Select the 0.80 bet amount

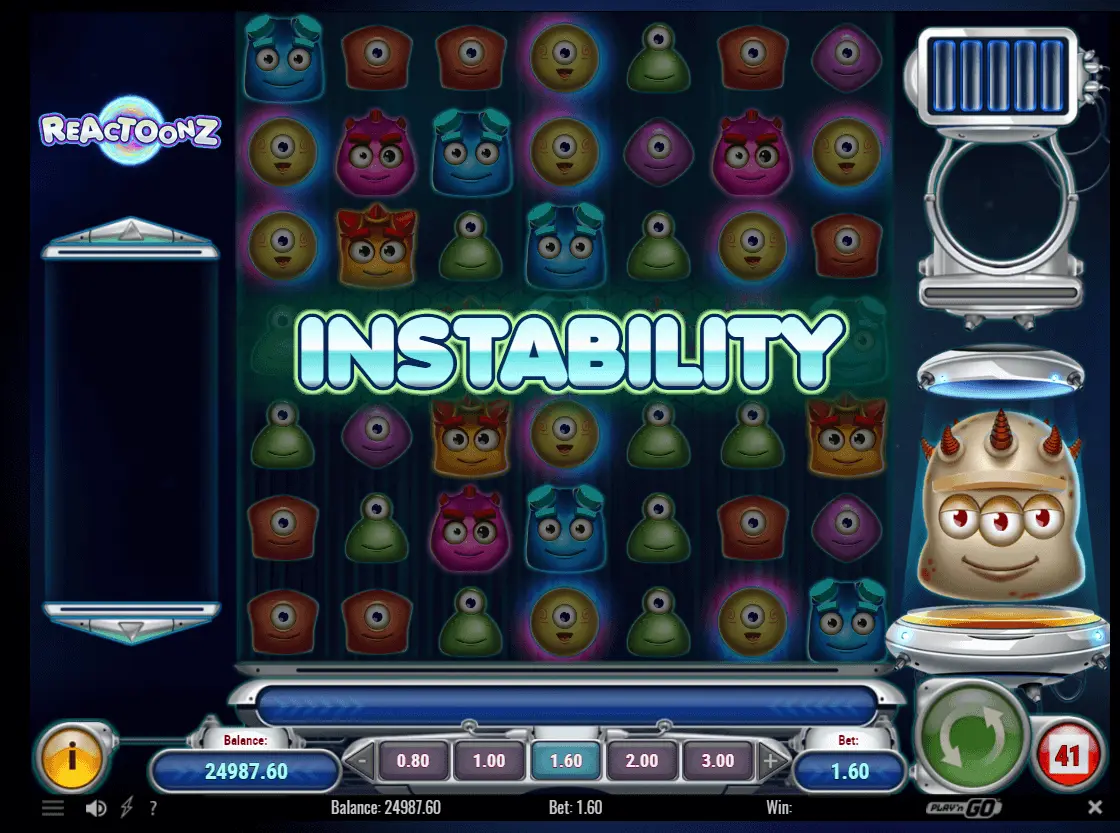412,761
